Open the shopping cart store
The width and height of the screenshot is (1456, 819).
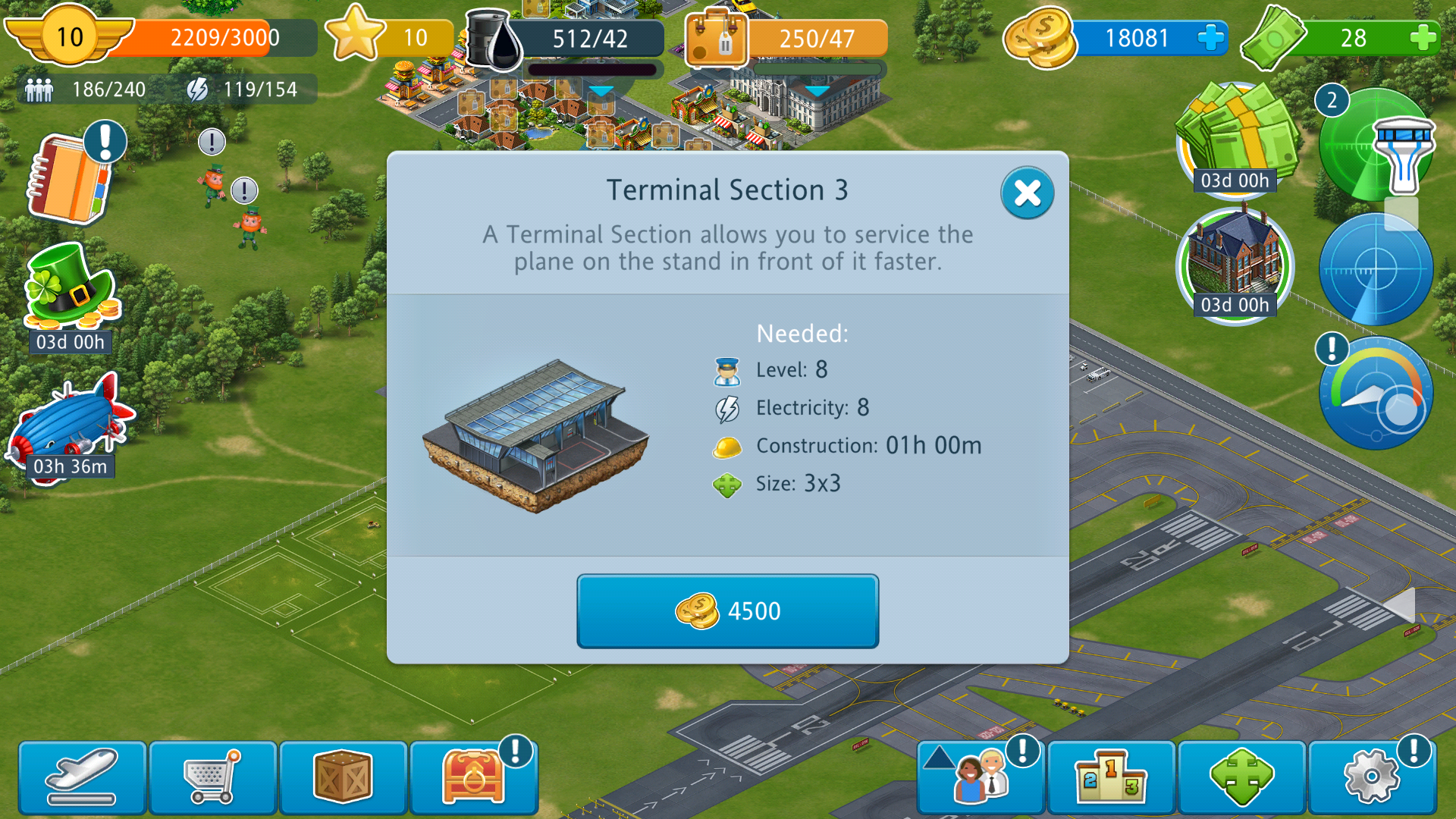(x=212, y=777)
